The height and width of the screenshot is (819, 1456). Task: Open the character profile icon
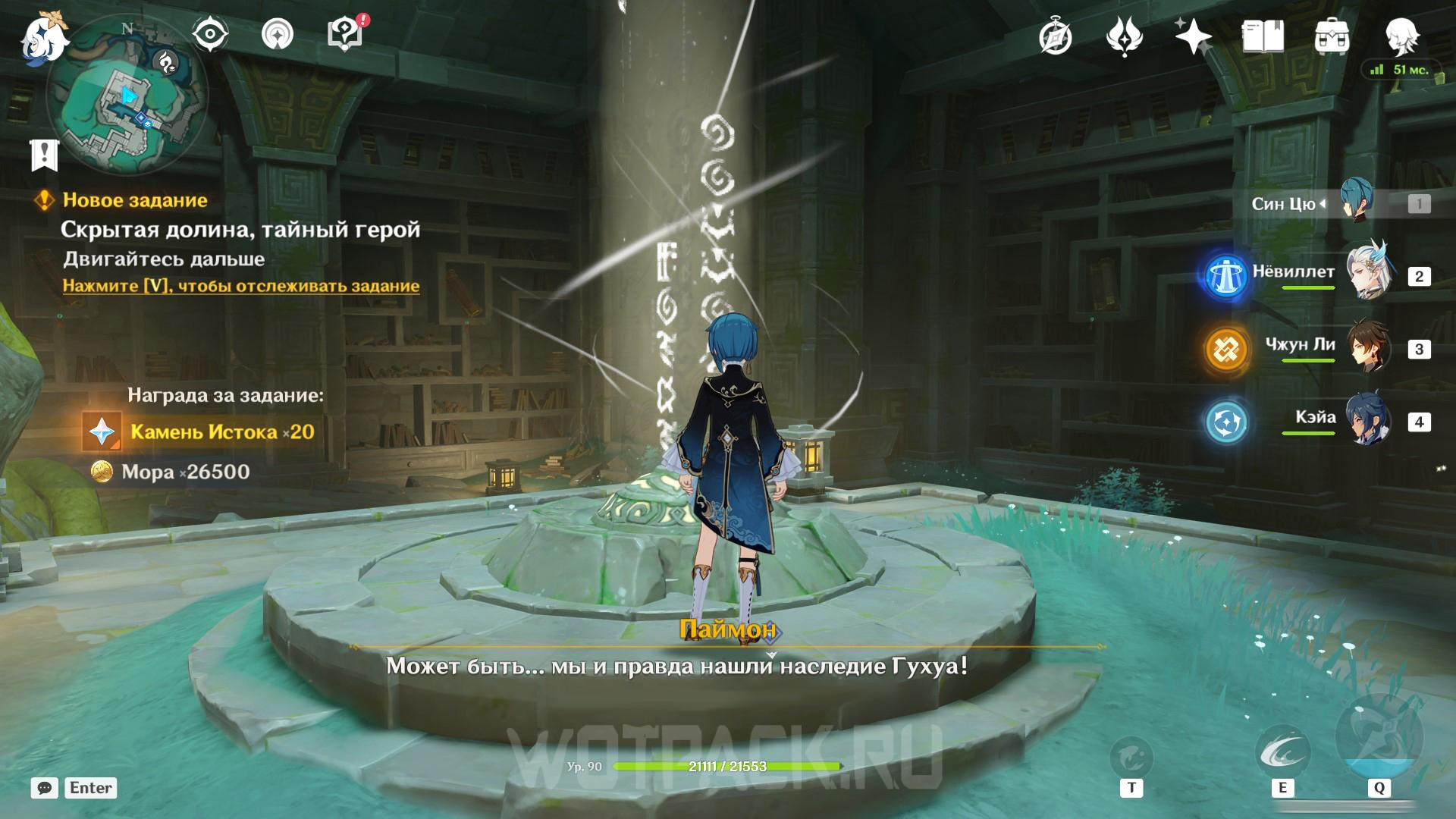point(1401,36)
